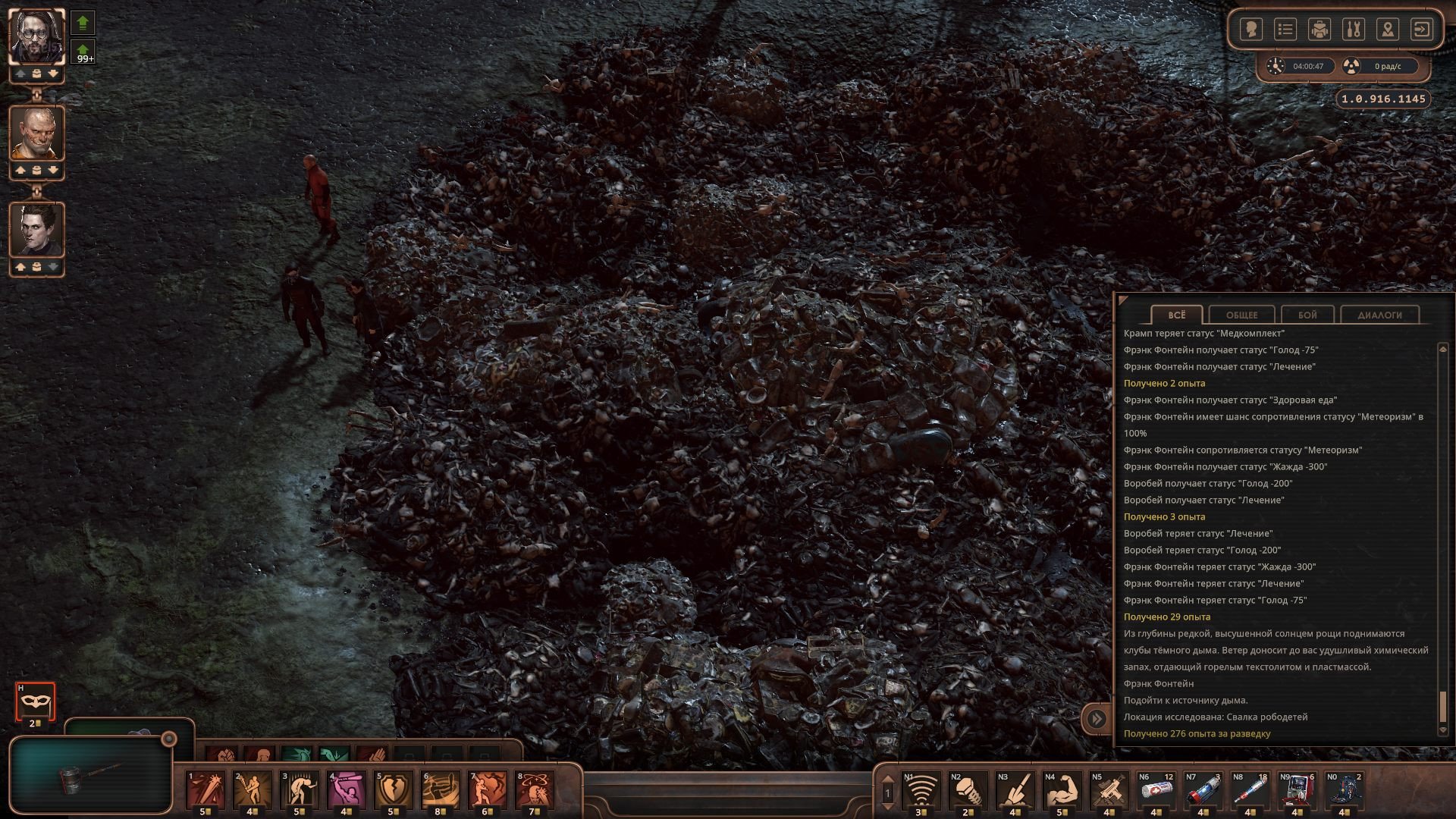Select the bald orange-suited companion portrait

point(36,133)
